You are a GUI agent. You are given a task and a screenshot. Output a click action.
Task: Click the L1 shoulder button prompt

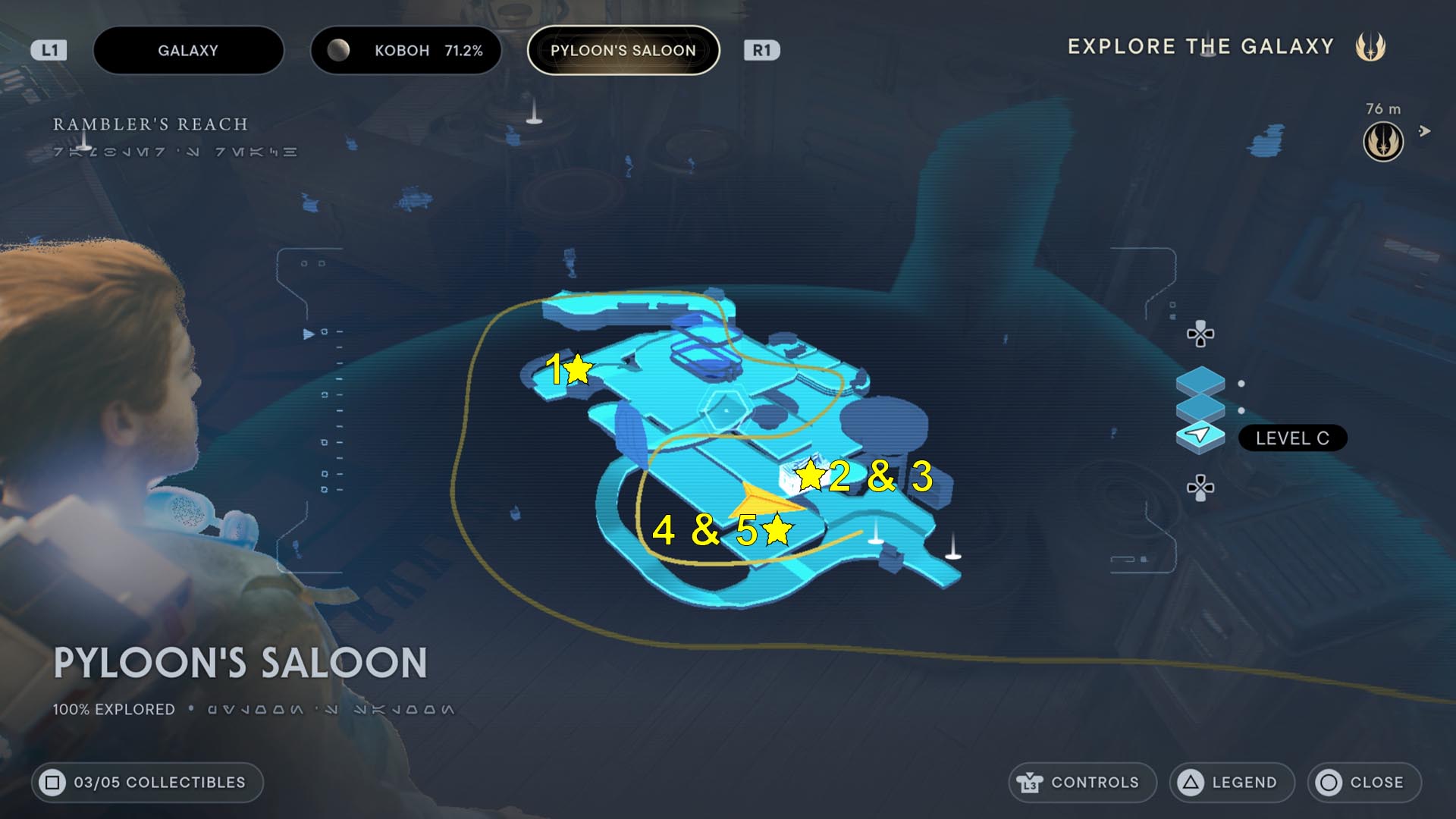coord(51,50)
